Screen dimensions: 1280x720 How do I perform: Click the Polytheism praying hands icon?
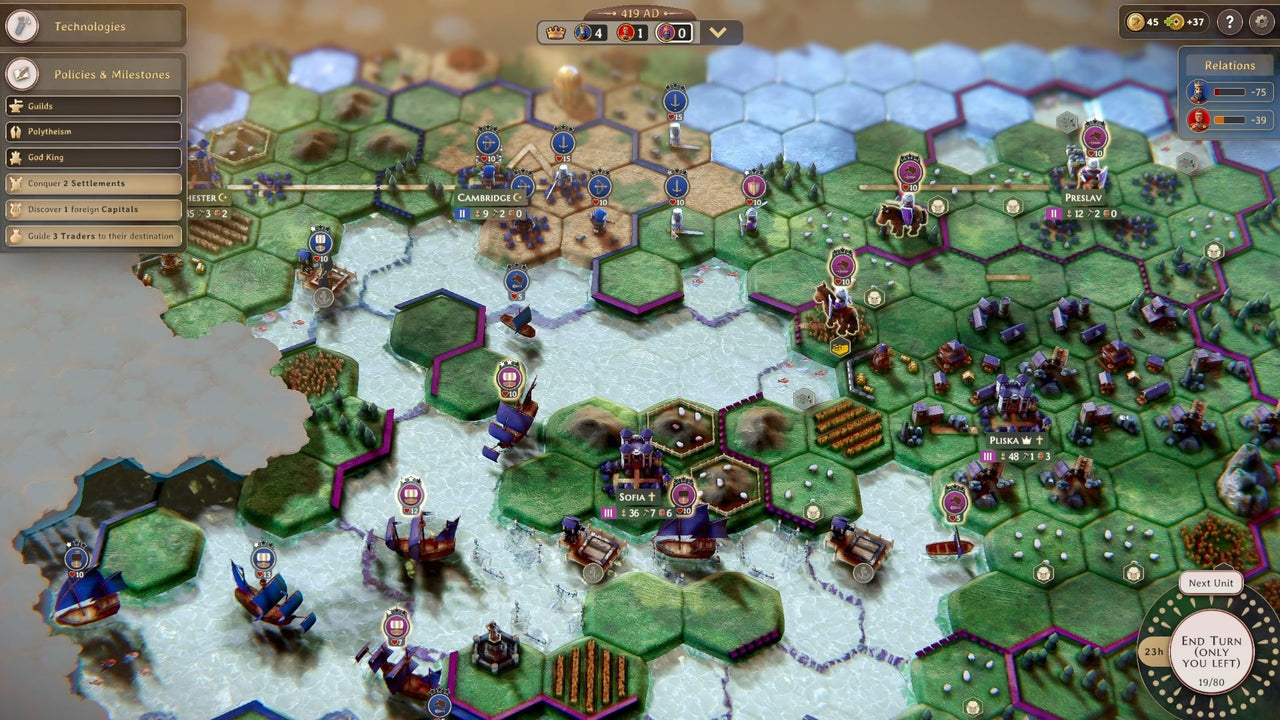[14, 131]
